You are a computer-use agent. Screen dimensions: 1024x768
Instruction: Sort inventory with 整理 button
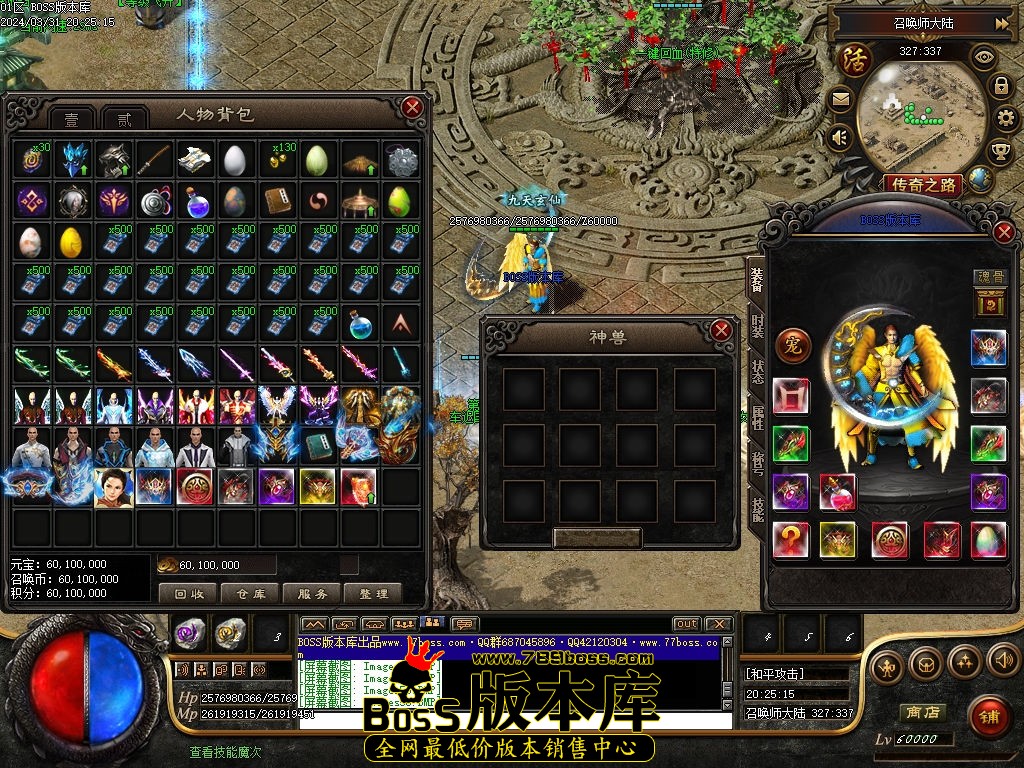click(x=373, y=593)
